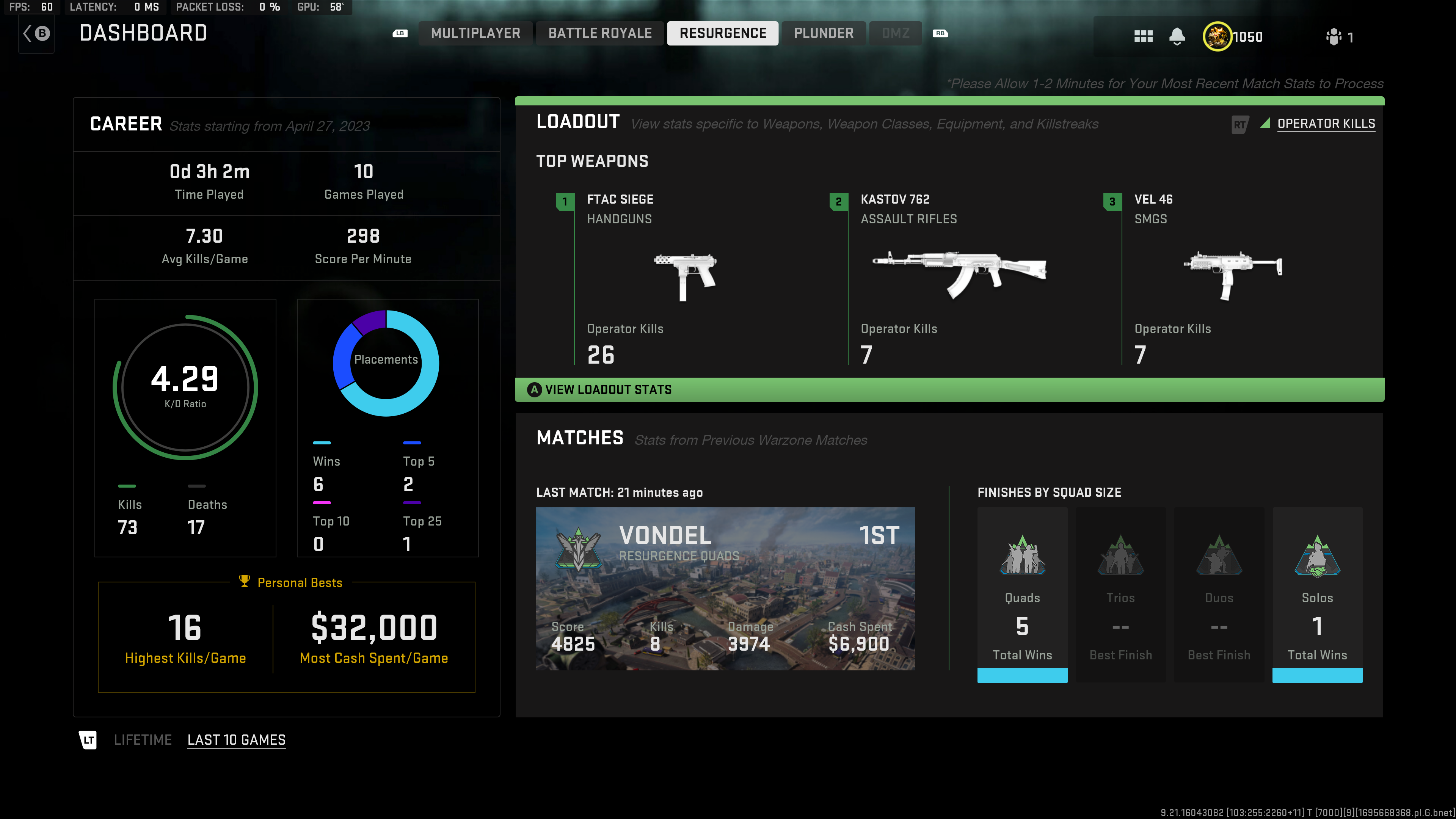Open the grid menu icon
1456x819 pixels.
1143,37
